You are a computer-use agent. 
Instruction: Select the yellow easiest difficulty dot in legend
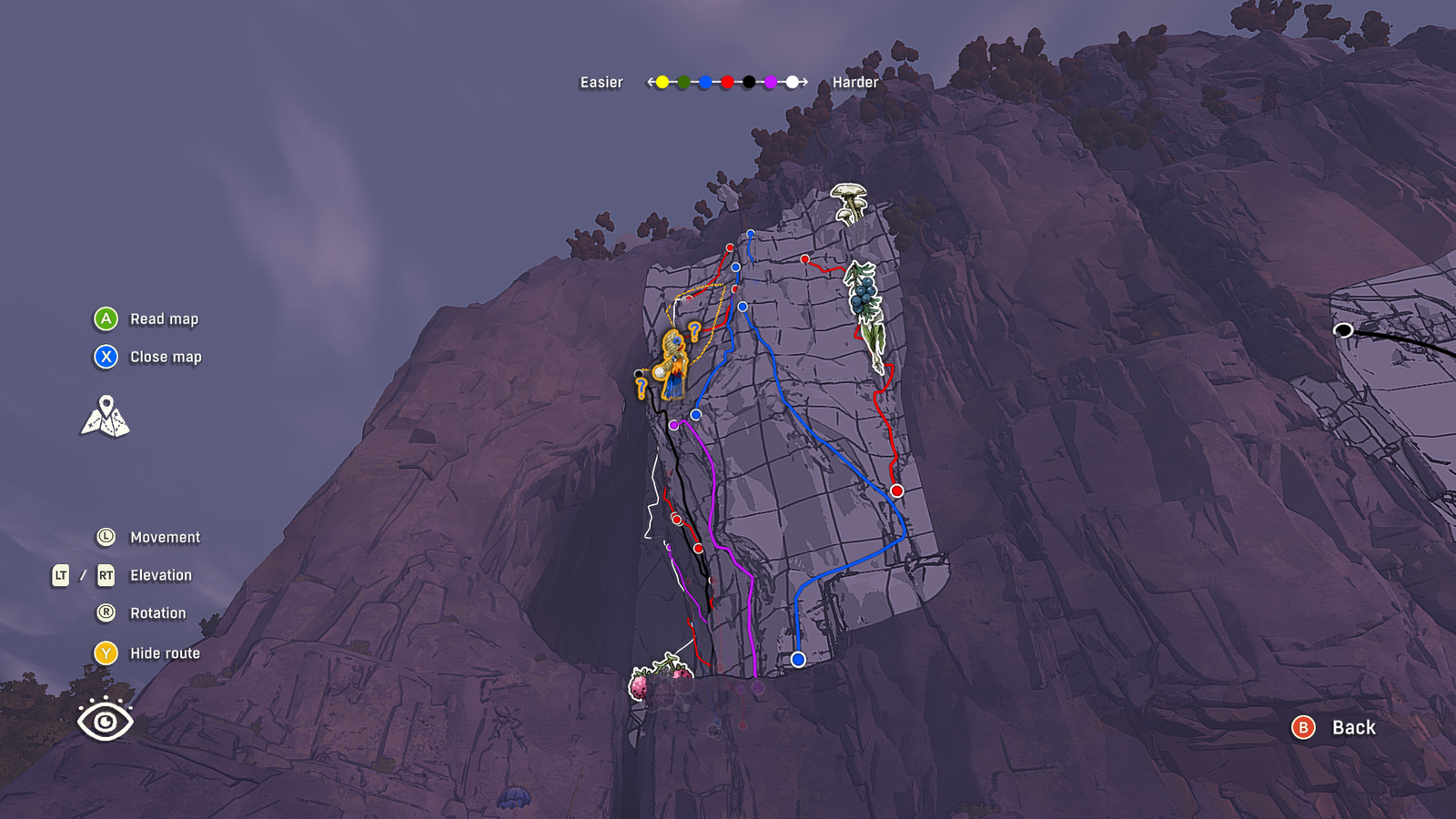pyautogui.click(x=662, y=82)
